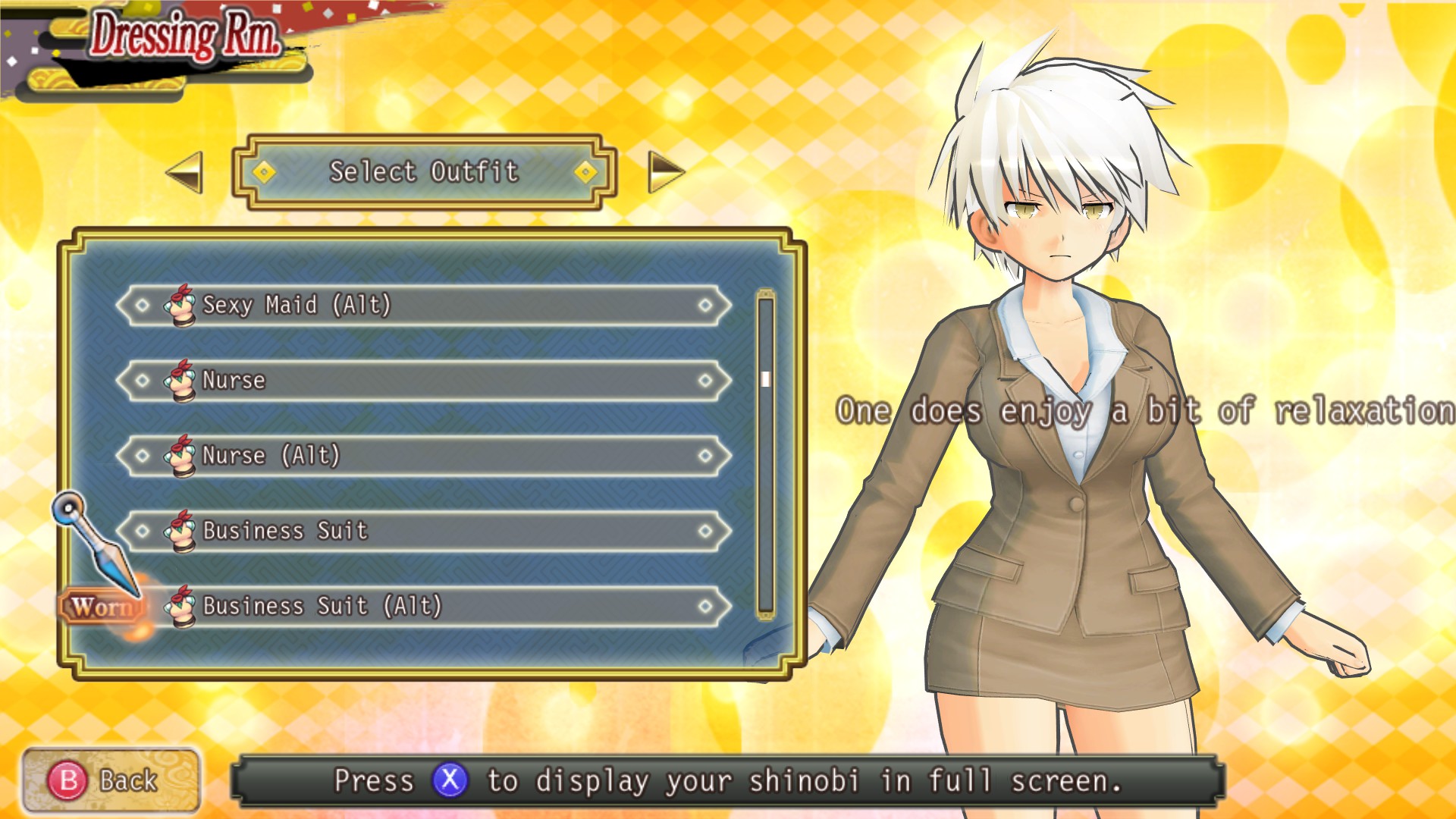Click the lipstick icon next to Business Suit
This screenshot has height=819, width=1456.
[181, 530]
